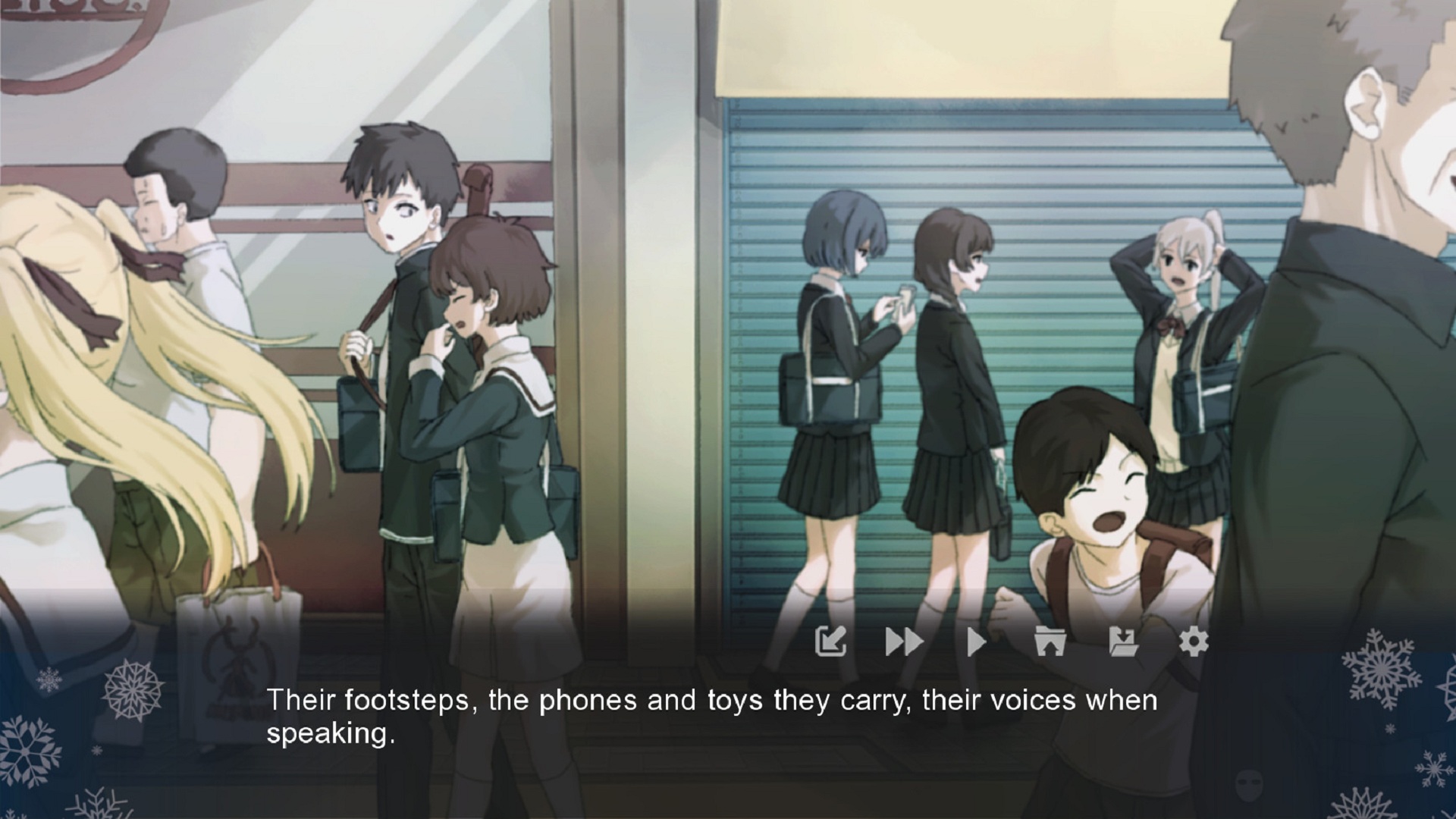
Task: Activate skip mode with the fast-forward icon
Action: (904, 641)
